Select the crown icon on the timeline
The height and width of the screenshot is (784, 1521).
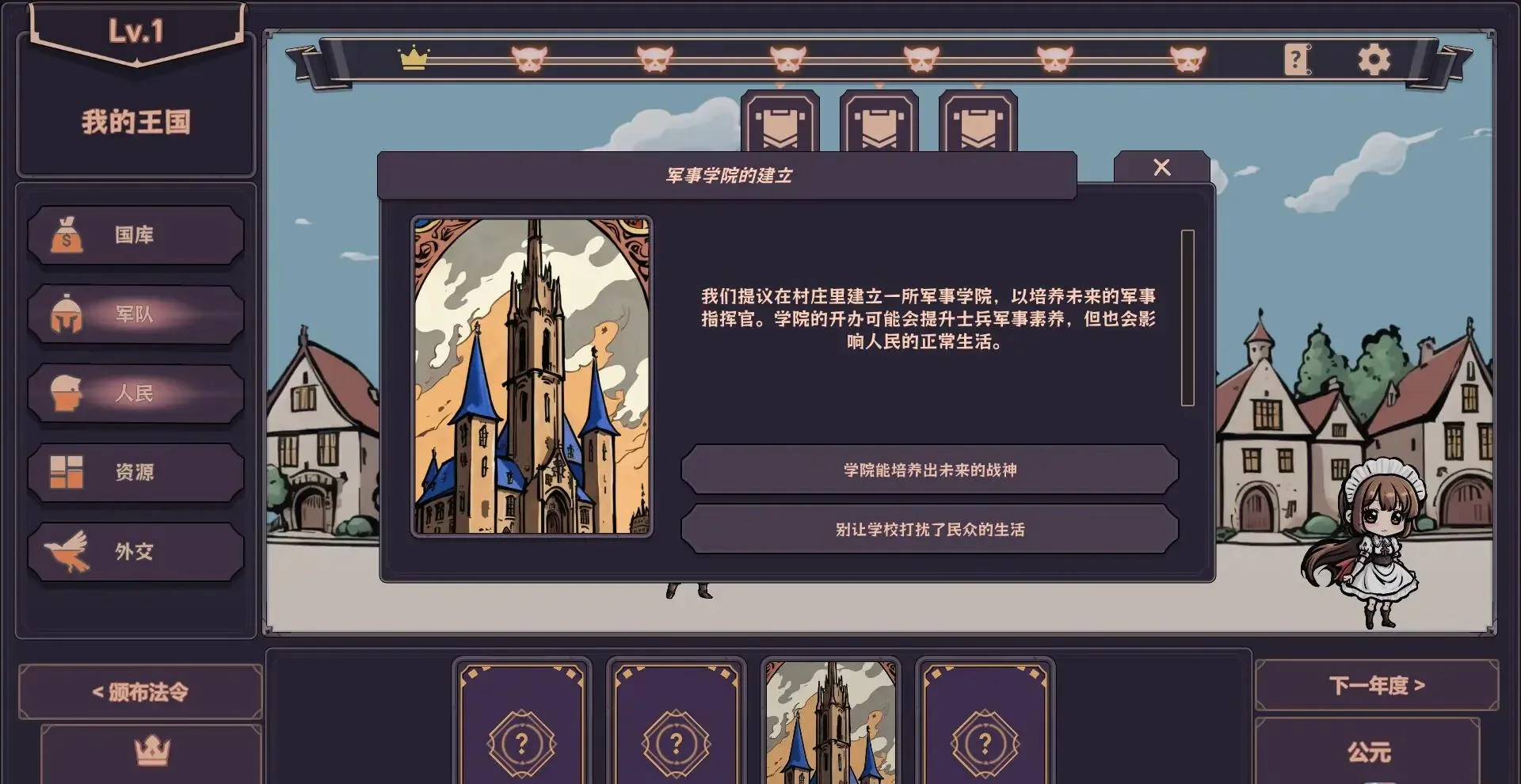tap(414, 57)
